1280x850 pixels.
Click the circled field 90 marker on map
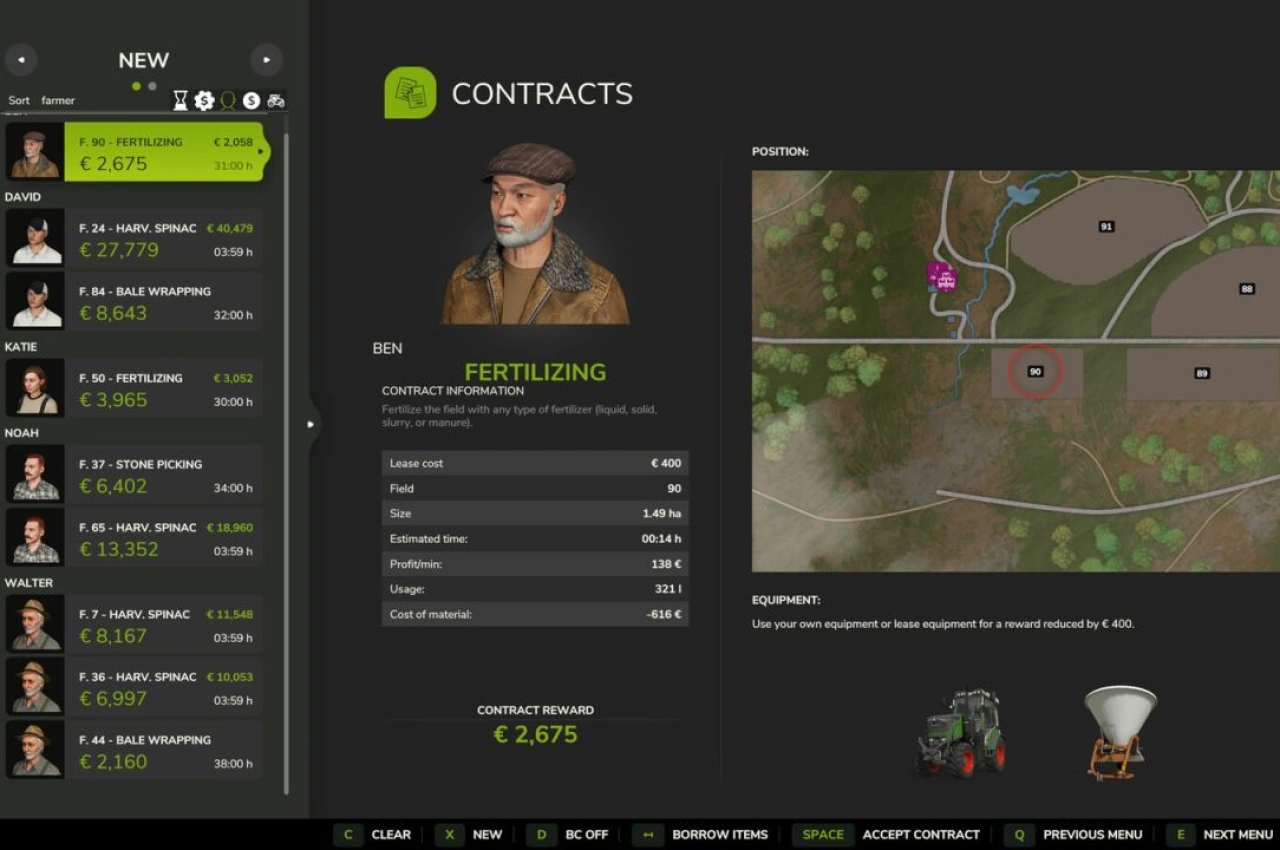click(x=1036, y=370)
